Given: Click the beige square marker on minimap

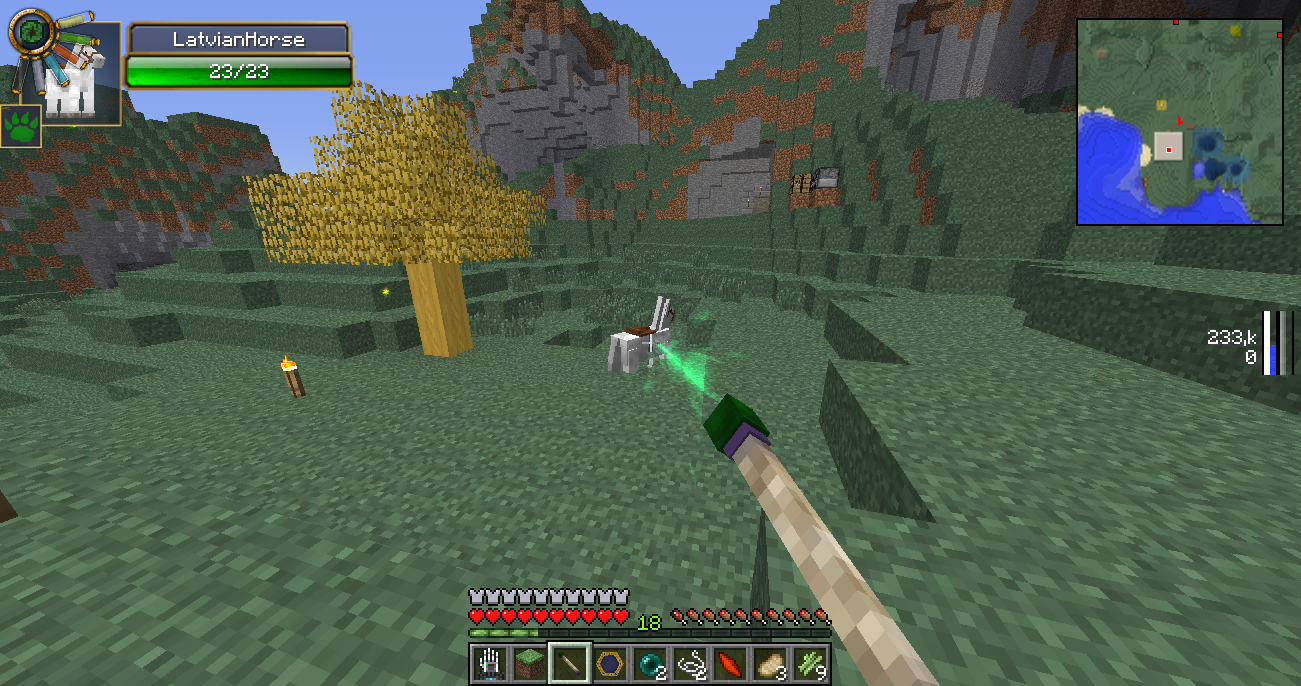Looking at the screenshot, I should click(x=1168, y=147).
